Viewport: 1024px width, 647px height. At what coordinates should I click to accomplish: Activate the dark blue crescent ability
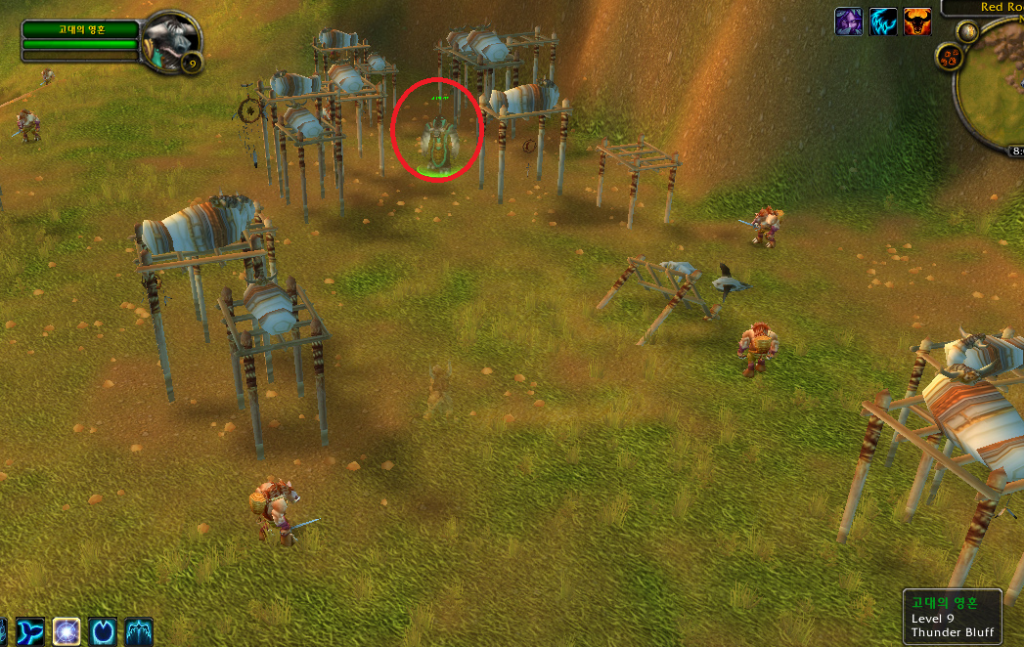(x=103, y=632)
